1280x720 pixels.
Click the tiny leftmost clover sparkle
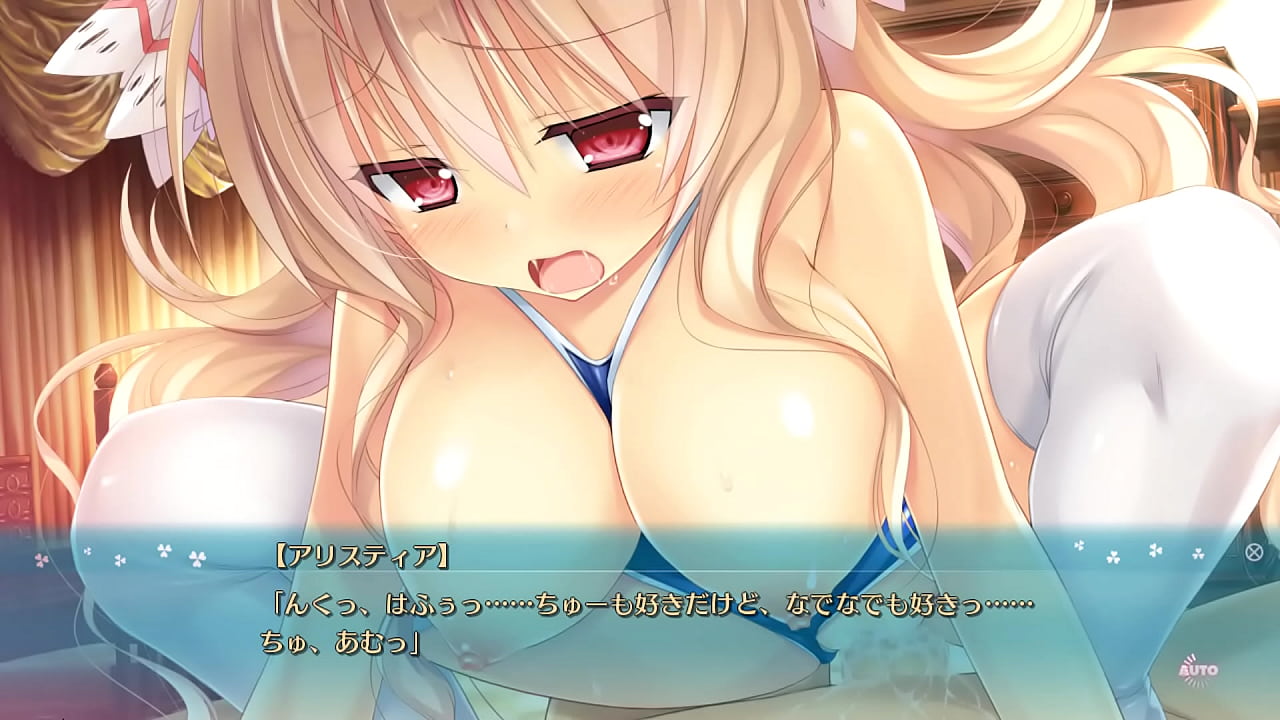tap(86, 551)
